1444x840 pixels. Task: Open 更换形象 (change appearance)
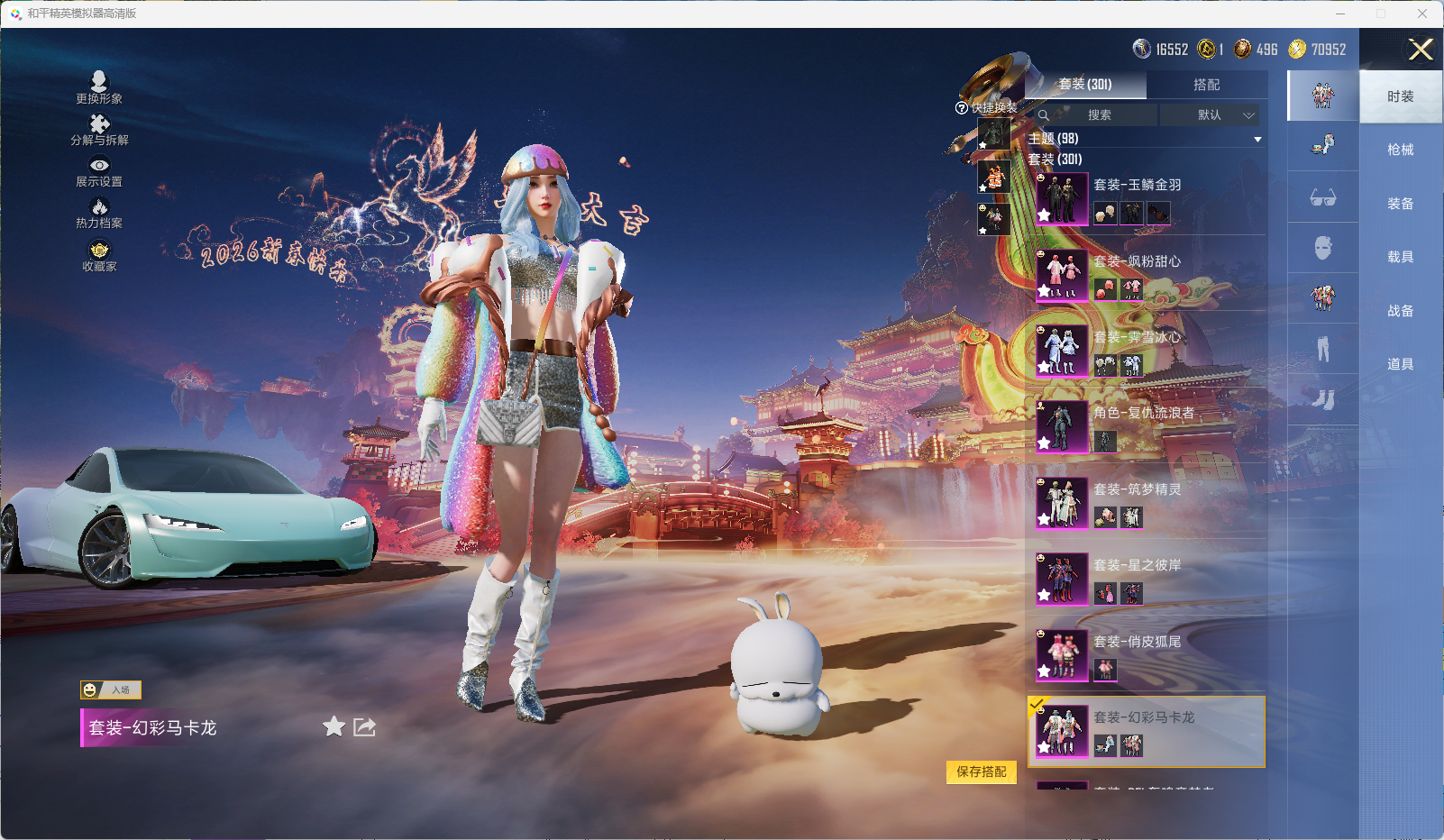pos(99,87)
